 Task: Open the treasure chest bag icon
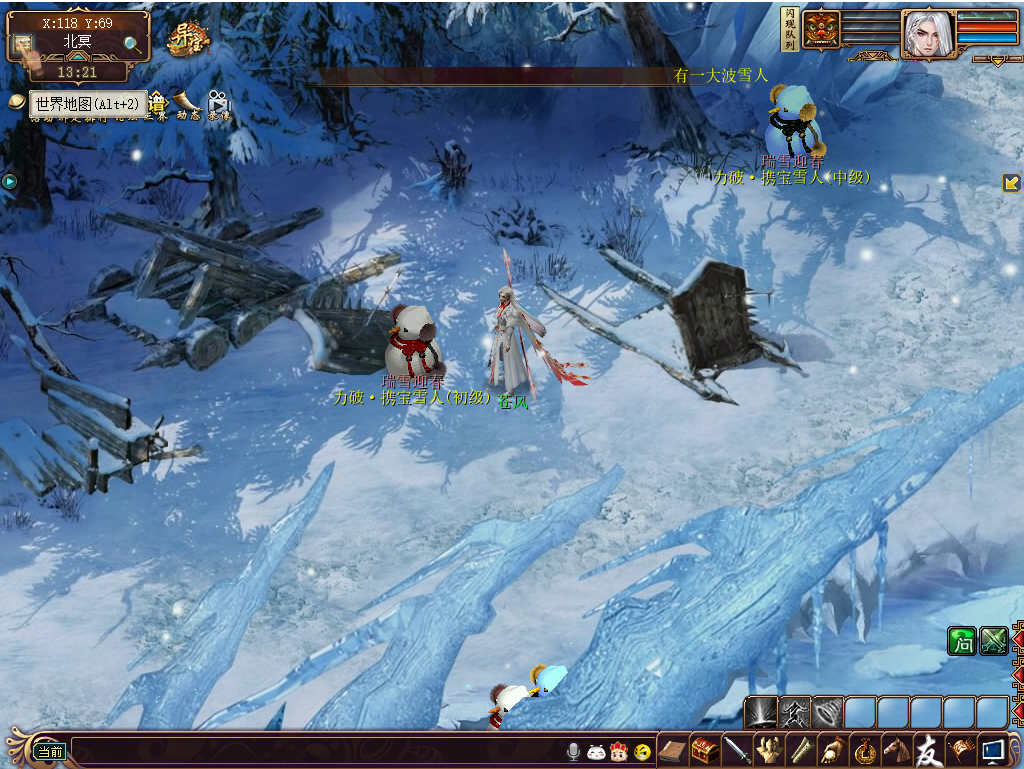coord(705,749)
